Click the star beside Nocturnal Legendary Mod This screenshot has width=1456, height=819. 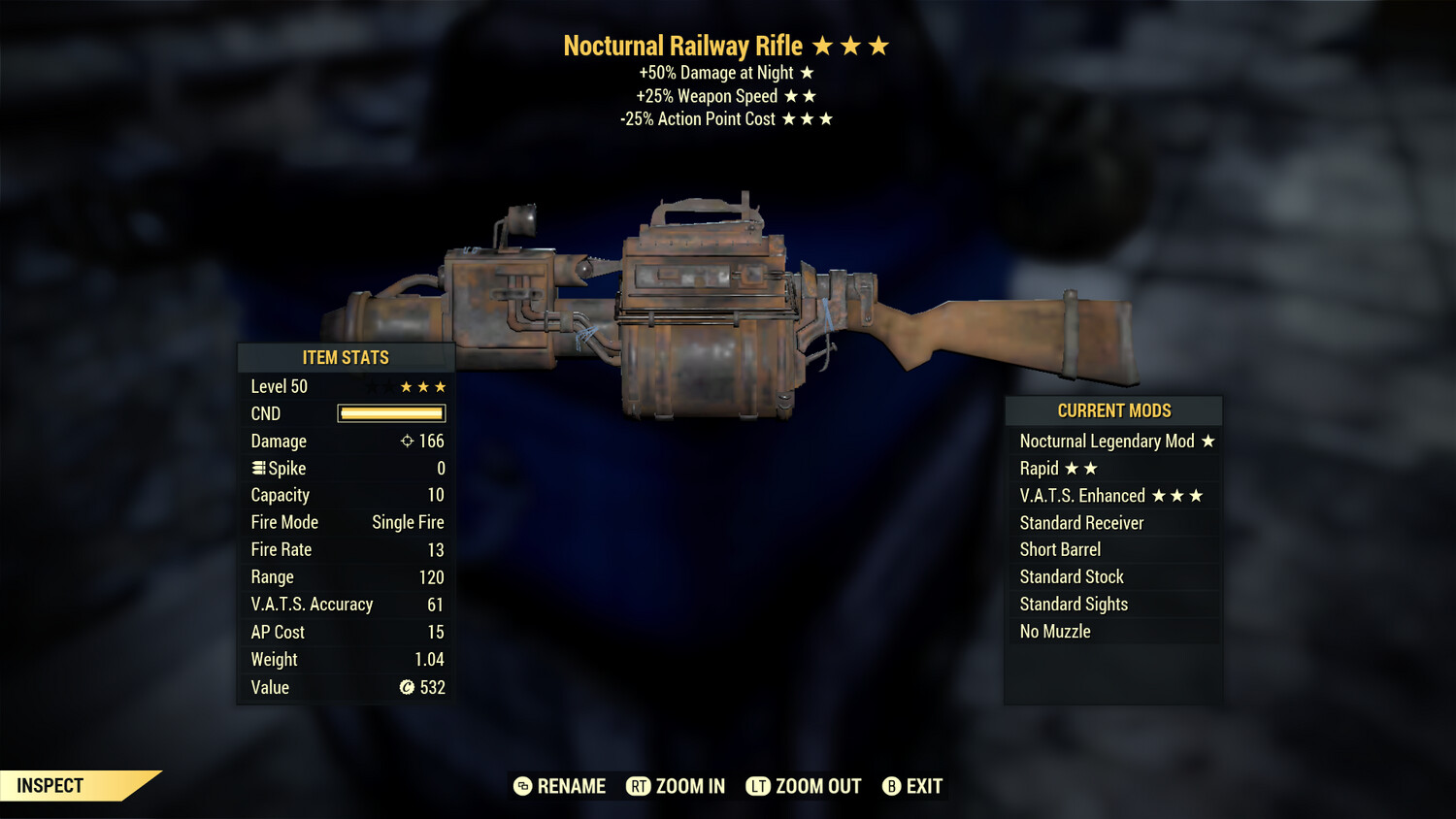coord(1208,441)
